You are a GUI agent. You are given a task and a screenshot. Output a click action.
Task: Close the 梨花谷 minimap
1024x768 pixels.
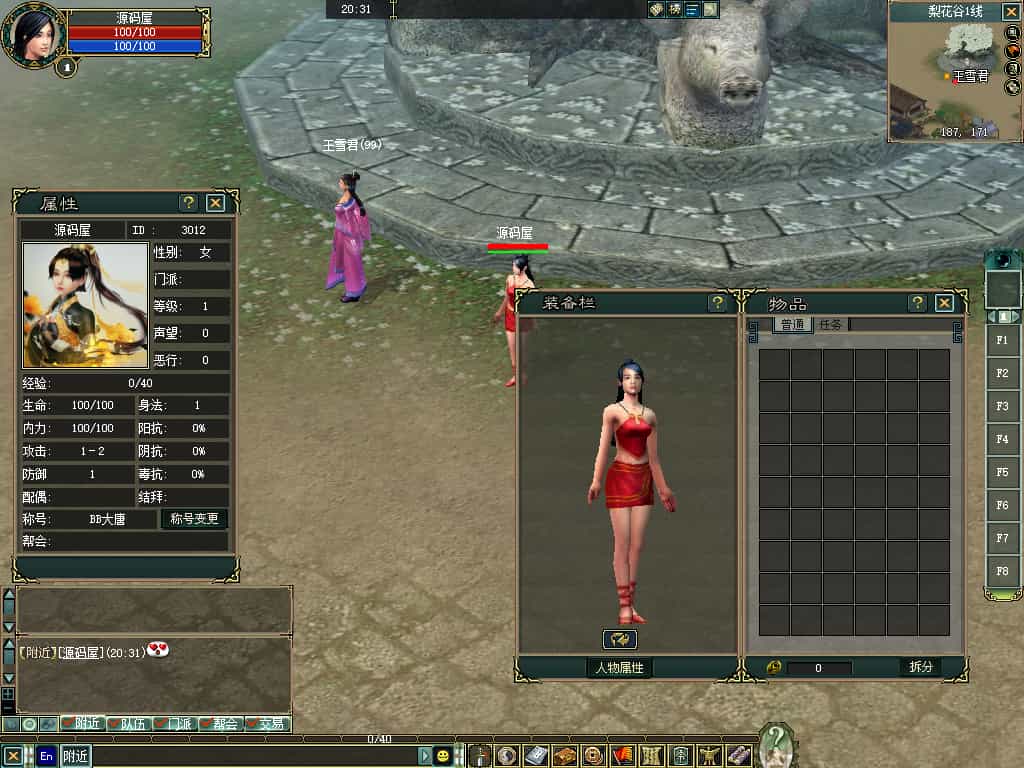point(1010,12)
